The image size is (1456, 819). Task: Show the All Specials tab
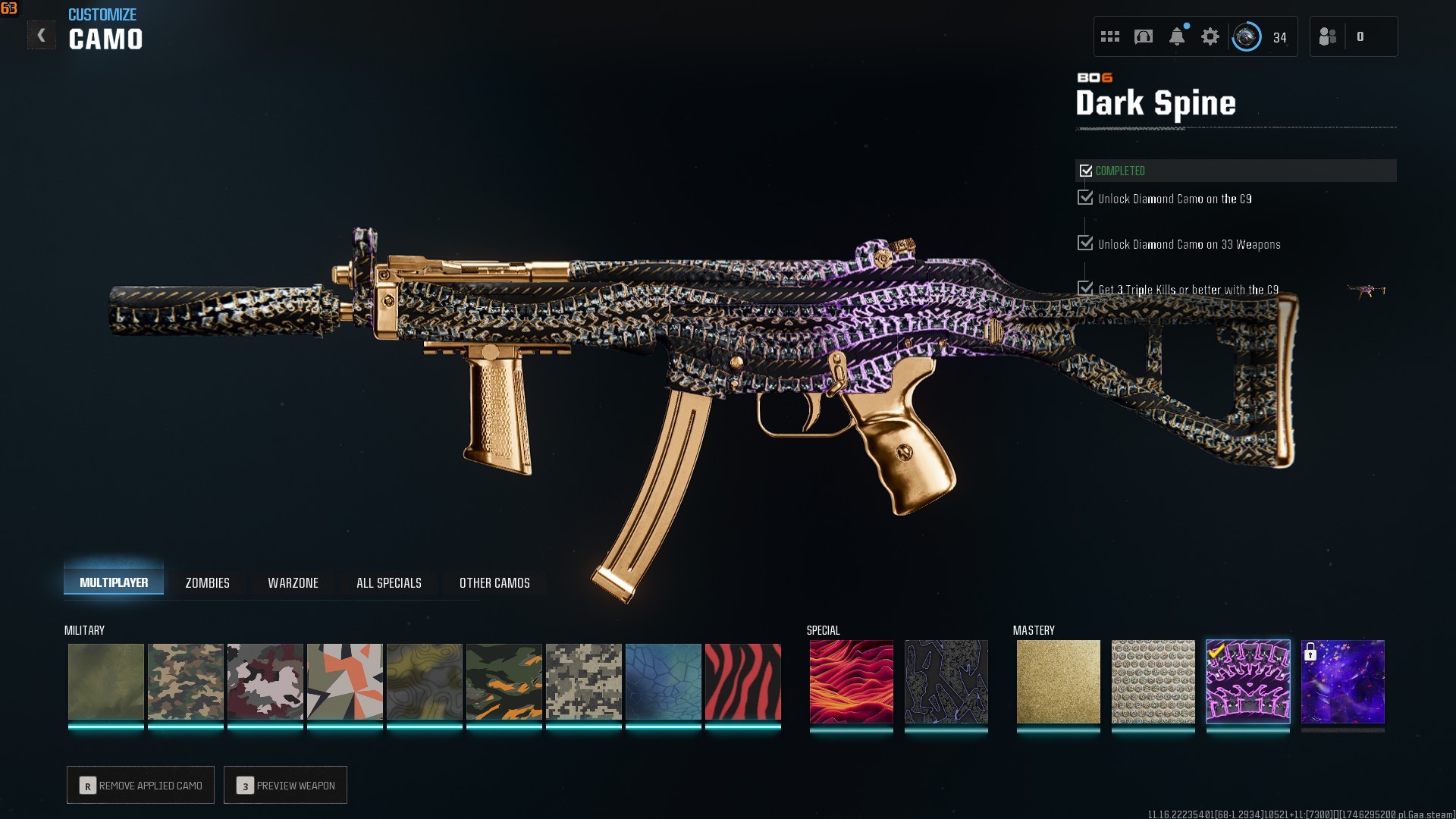[x=388, y=582]
